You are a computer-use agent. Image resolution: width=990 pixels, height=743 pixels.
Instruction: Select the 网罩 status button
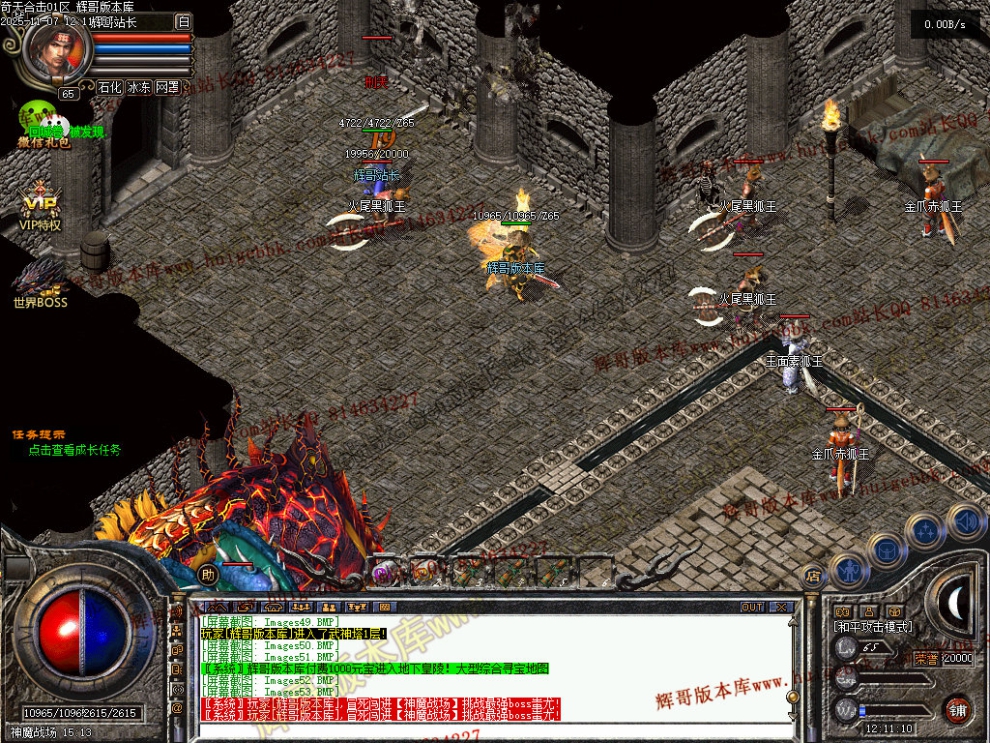click(x=167, y=87)
